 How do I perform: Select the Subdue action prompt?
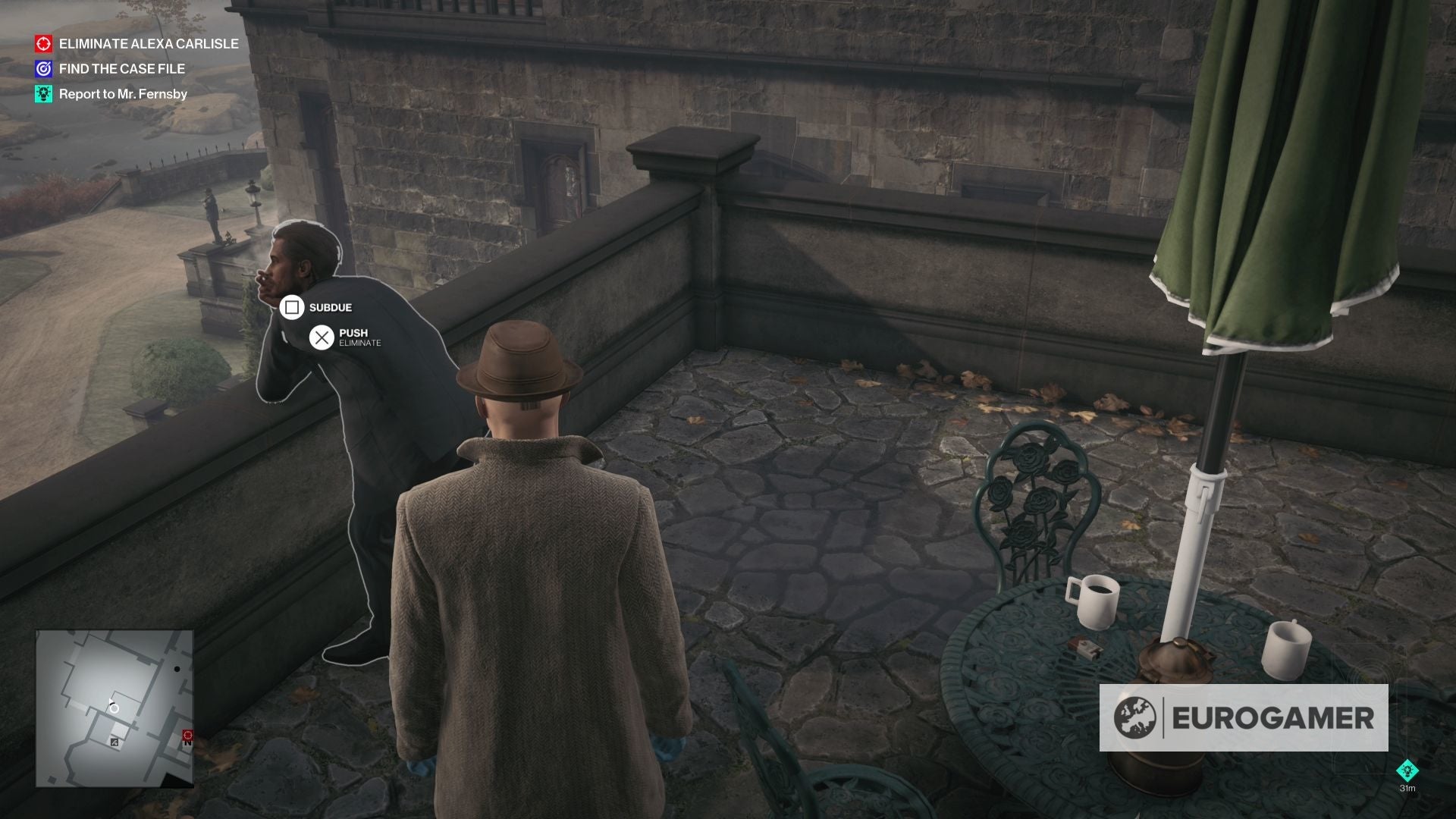[x=329, y=308]
